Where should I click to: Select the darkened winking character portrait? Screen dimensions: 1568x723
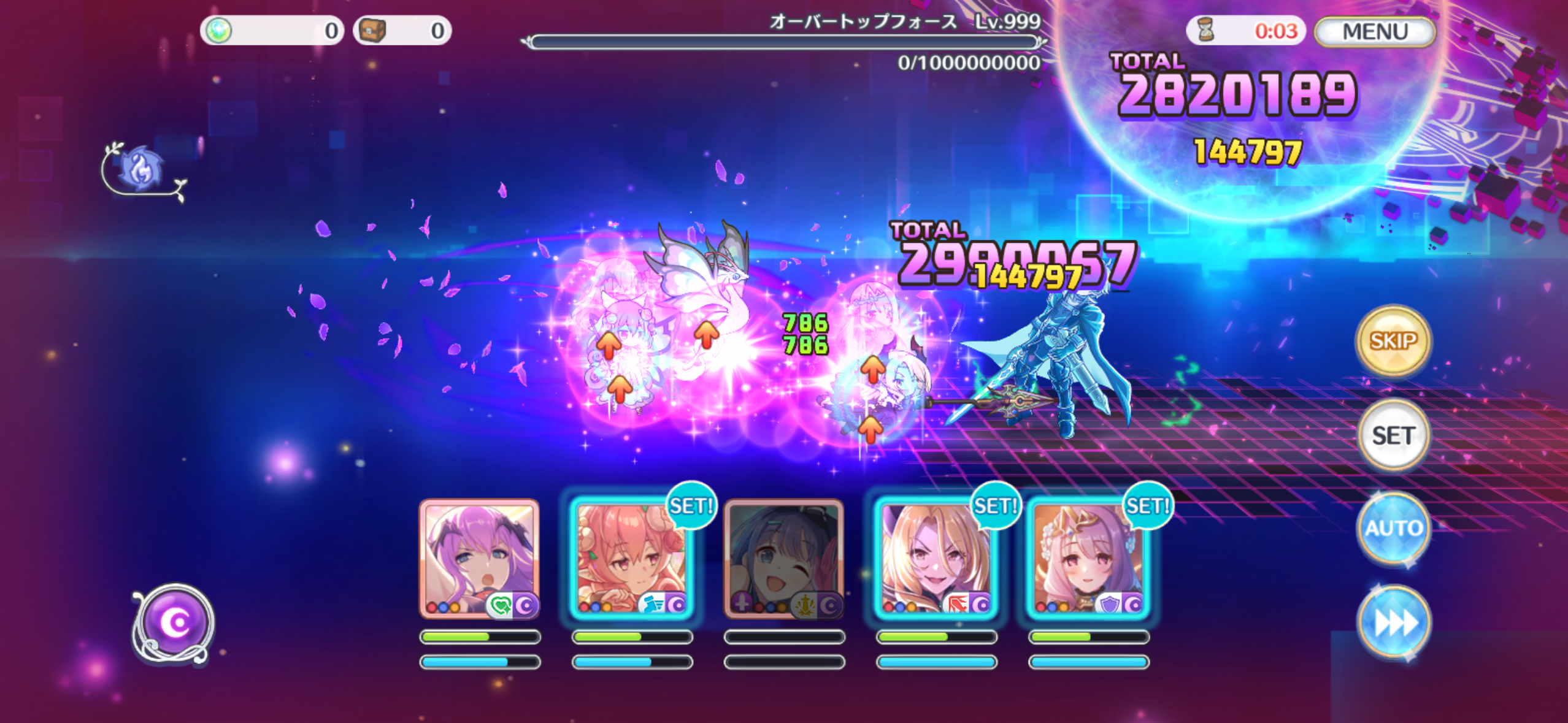784,557
